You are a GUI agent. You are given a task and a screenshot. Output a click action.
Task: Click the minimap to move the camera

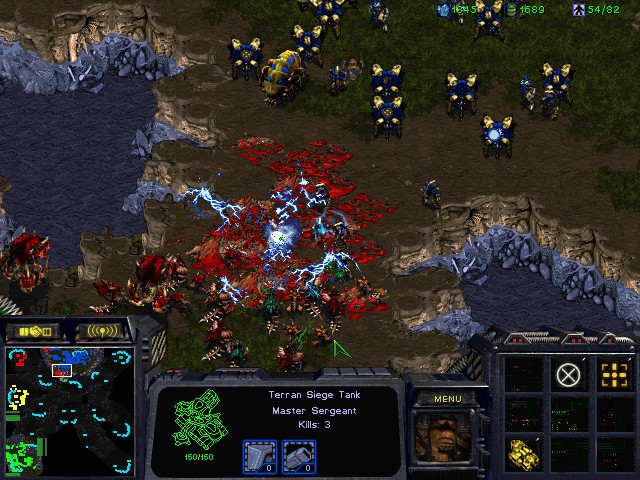click(x=68, y=410)
